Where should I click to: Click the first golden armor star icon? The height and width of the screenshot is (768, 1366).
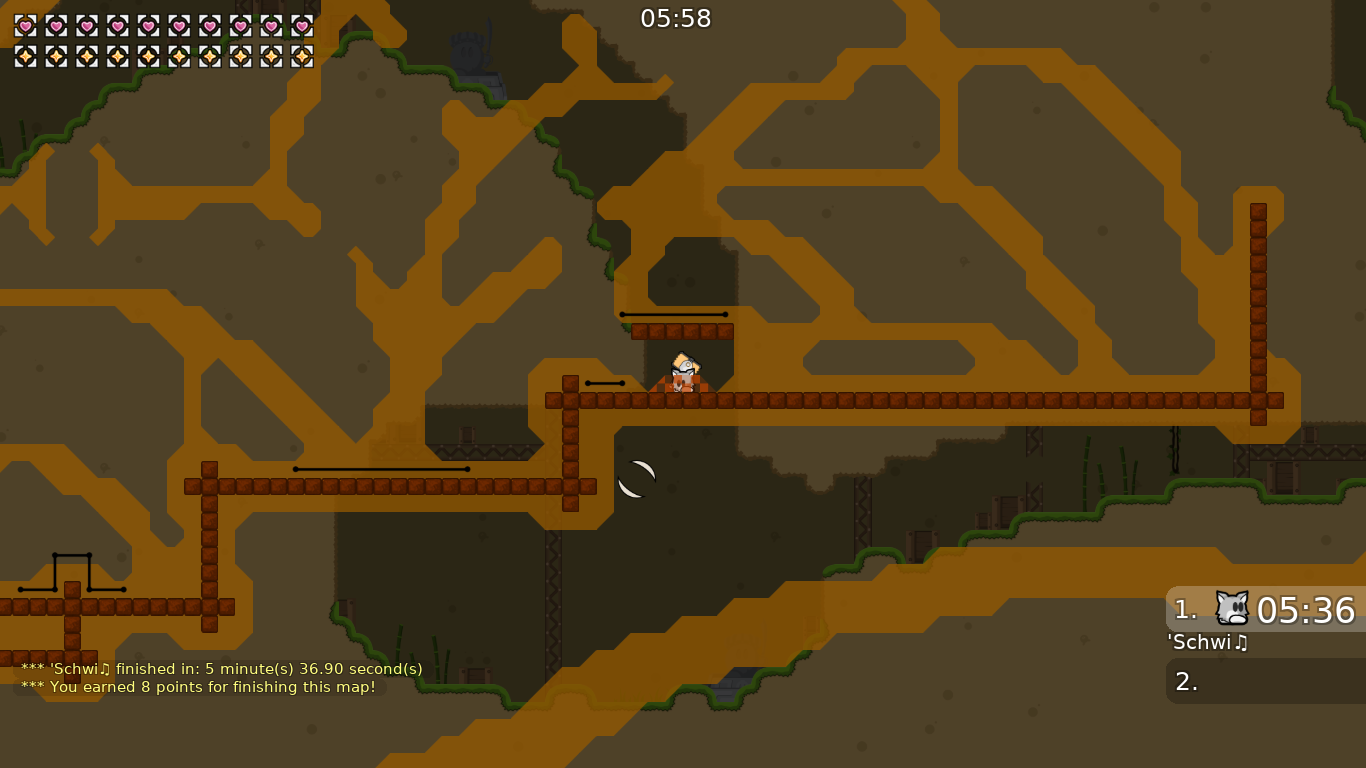pyautogui.click(x=25, y=55)
